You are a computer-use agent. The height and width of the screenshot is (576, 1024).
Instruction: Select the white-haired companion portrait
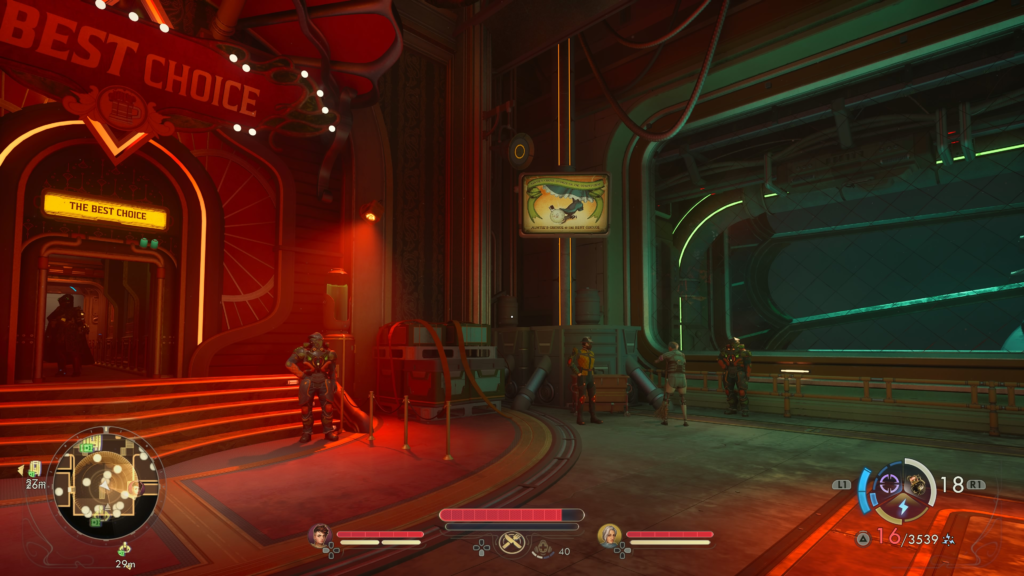[x=608, y=535]
